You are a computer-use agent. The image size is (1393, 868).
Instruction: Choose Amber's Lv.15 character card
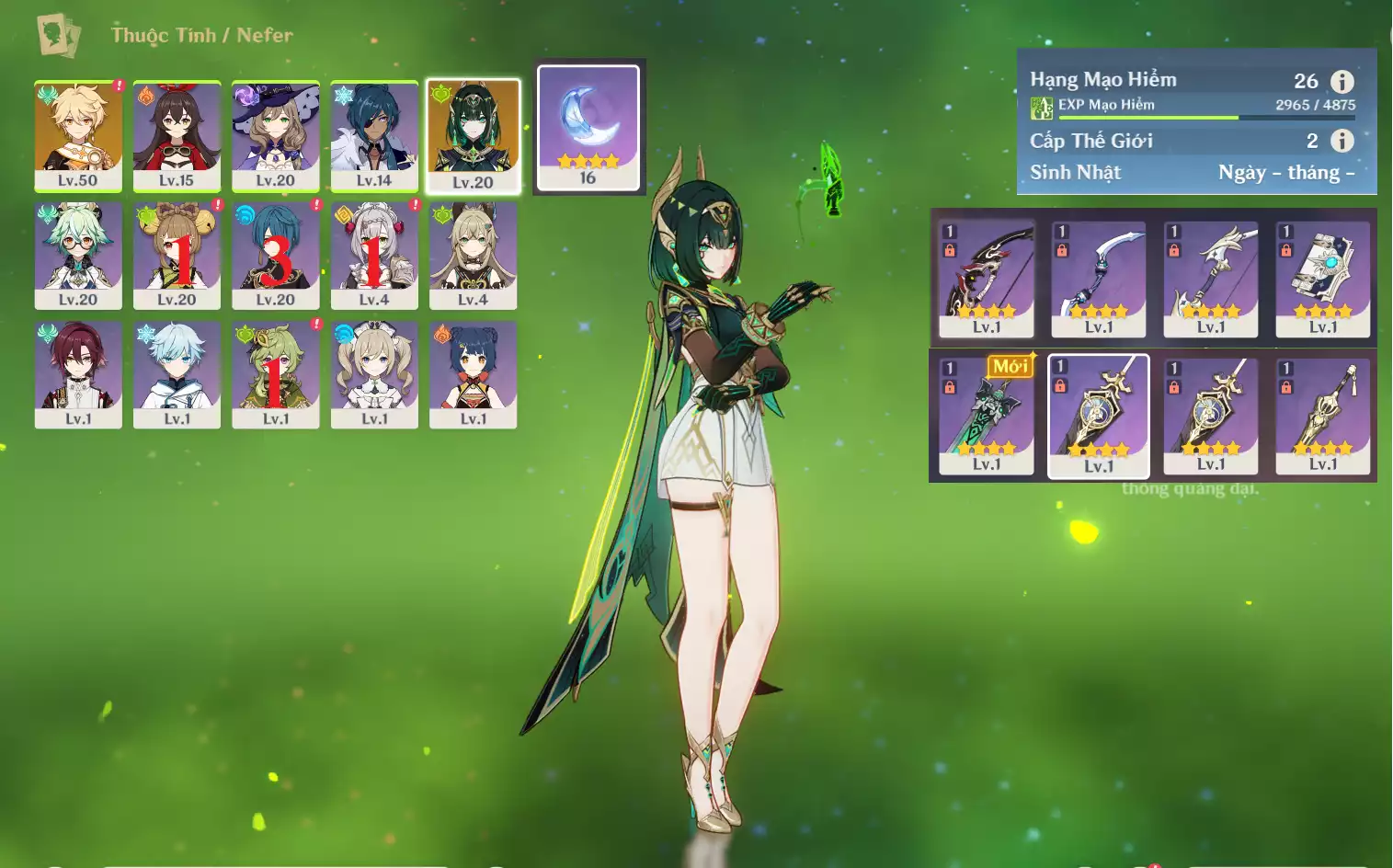tap(177, 136)
